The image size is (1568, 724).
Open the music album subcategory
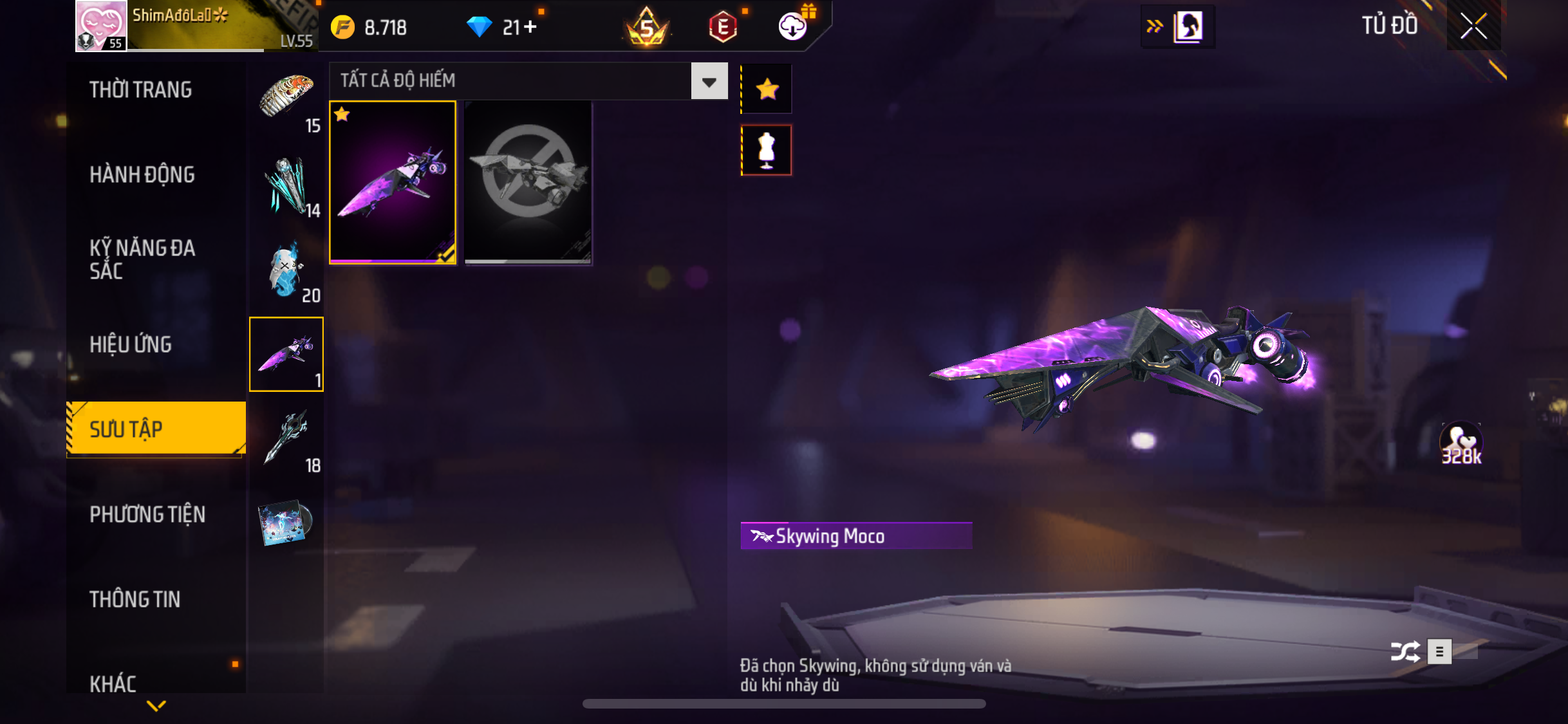tap(286, 522)
